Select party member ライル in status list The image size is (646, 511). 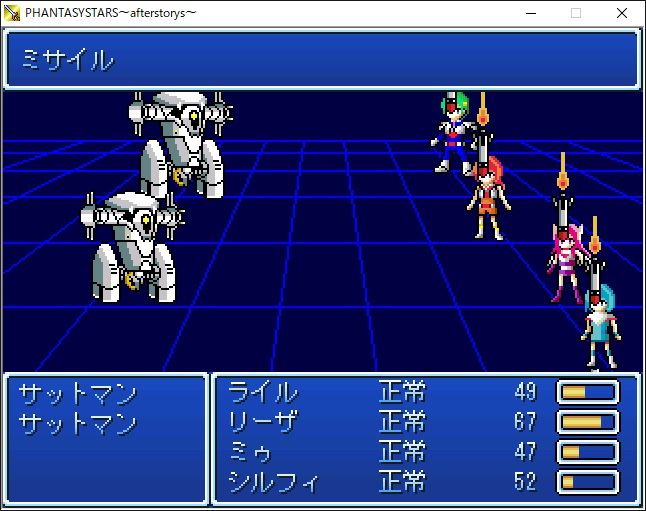pyautogui.click(x=264, y=391)
